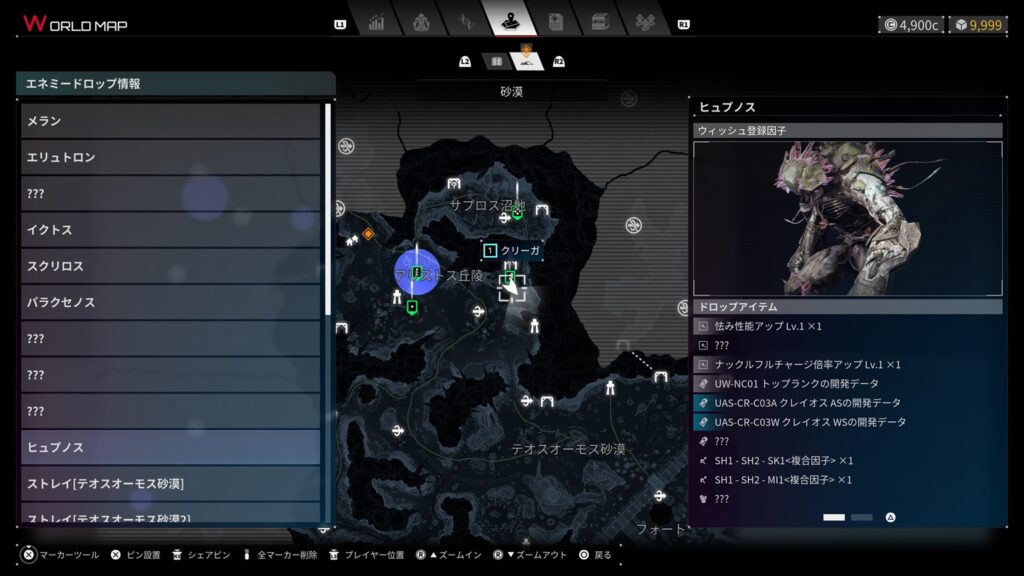This screenshot has height=576, width=1024.
Task: Click the orange diamond map marker
Action: point(368,233)
